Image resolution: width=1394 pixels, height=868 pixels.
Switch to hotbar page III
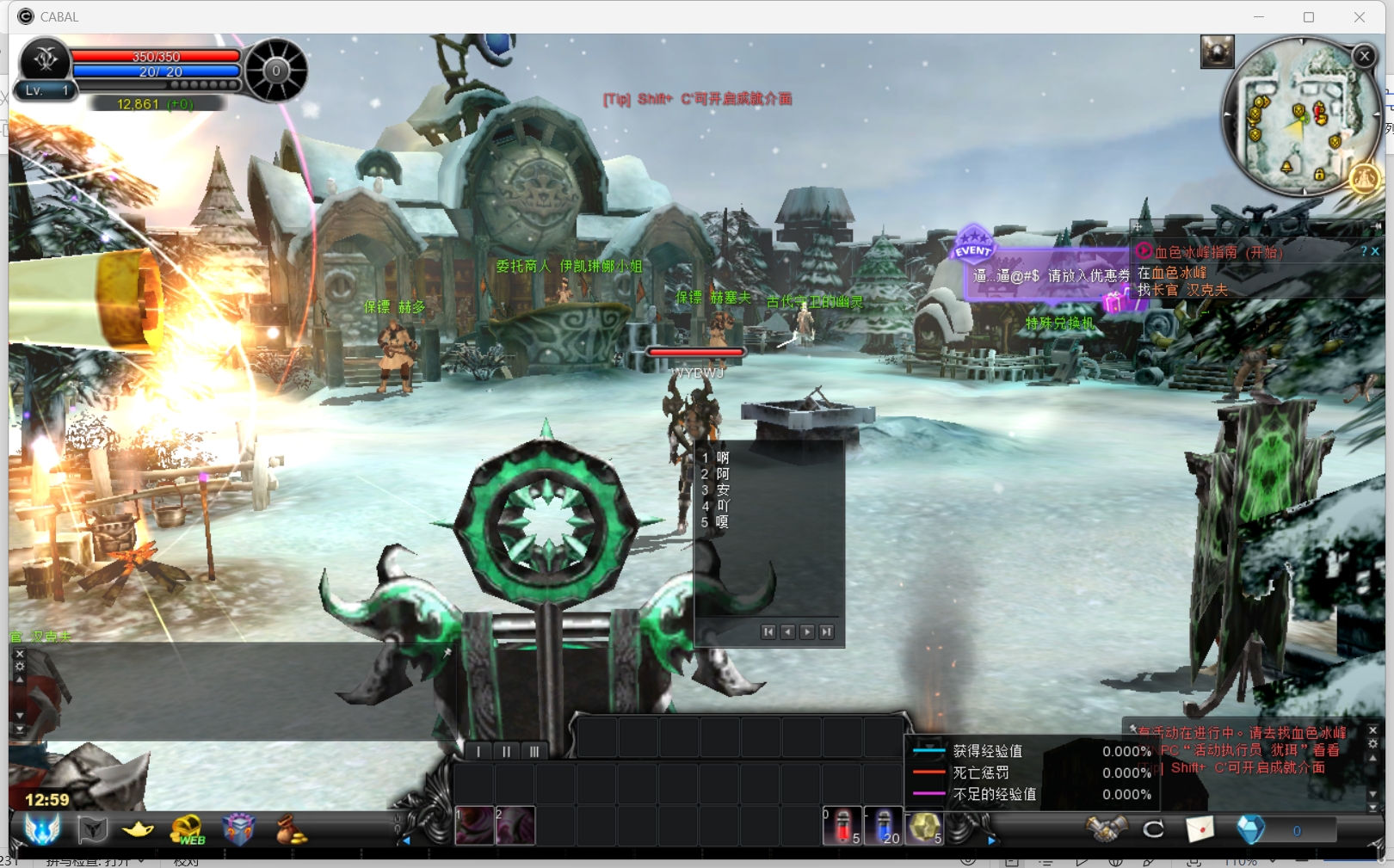(x=534, y=752)
